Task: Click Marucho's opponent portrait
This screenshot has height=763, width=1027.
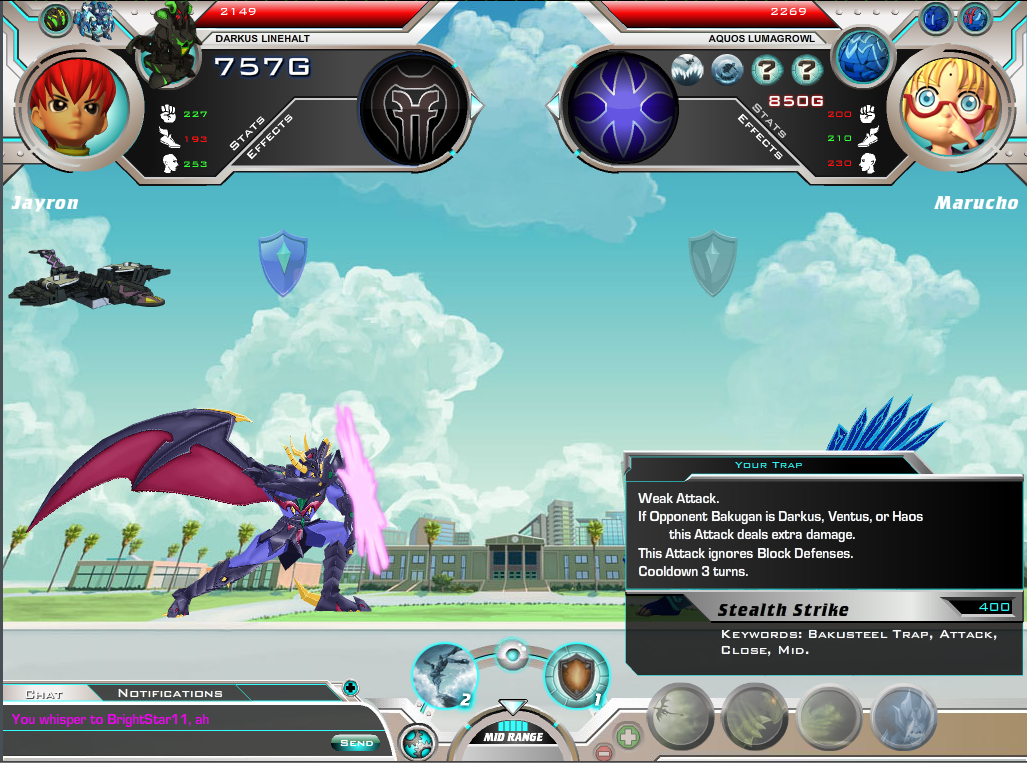Action: coord(947,104)
